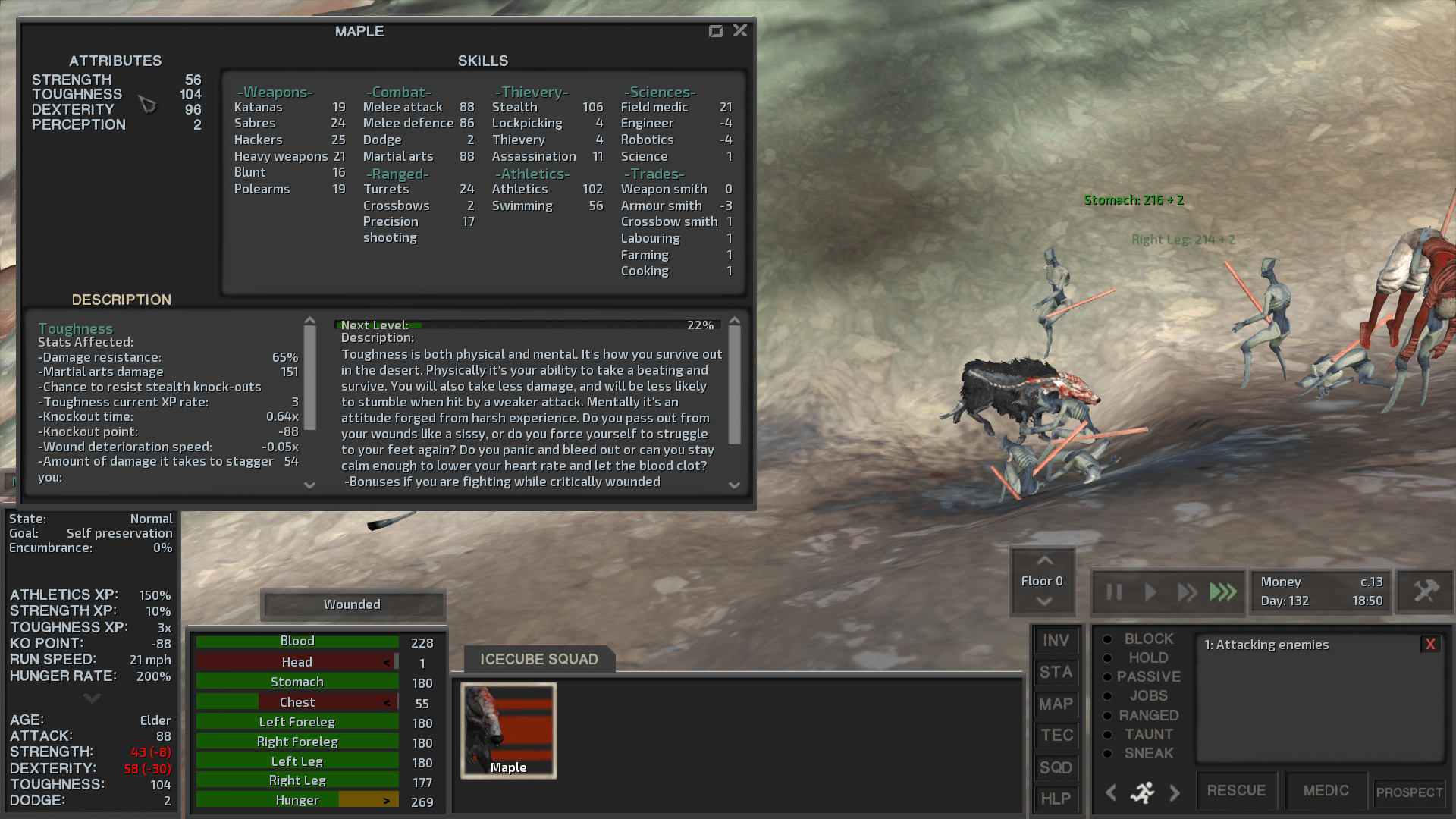This screenshot has width=1456, height=819.
Task: Open the inventory with the INV icon
Action: [1056, 641]
